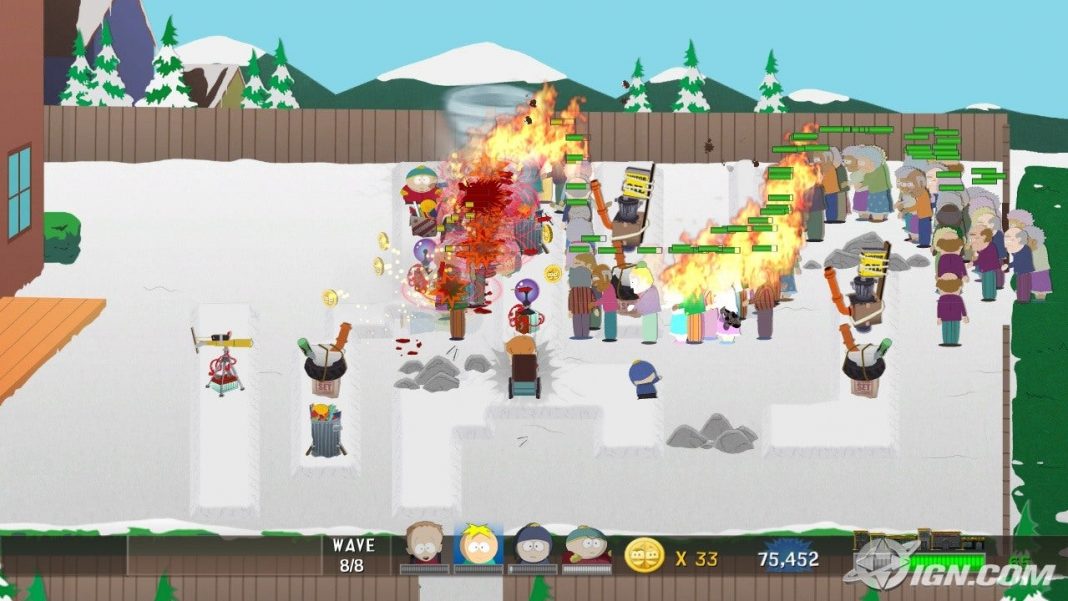Choose the Craig portrait in blue hat

532,546
